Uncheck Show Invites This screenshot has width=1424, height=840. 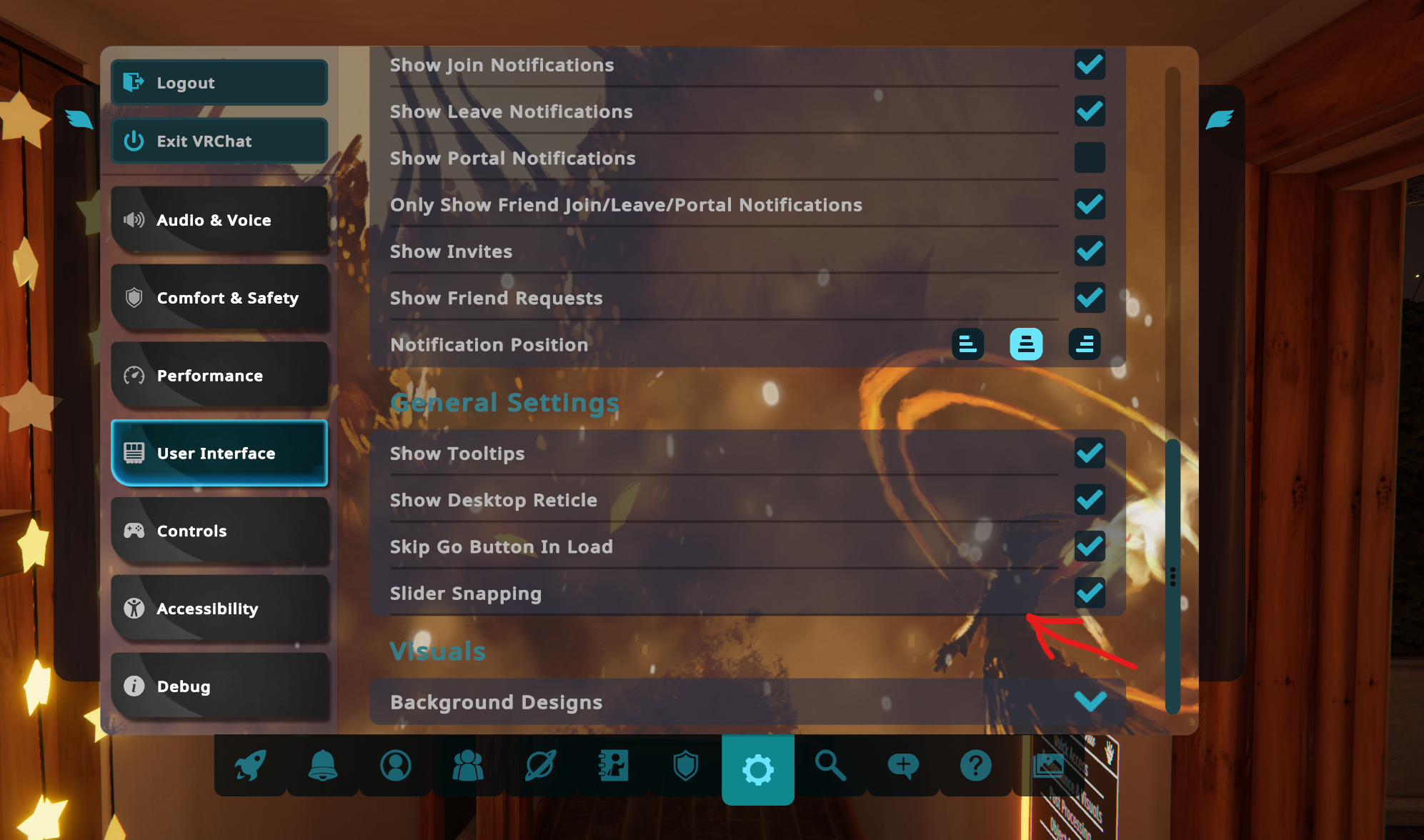click(x=1089, y=251)
